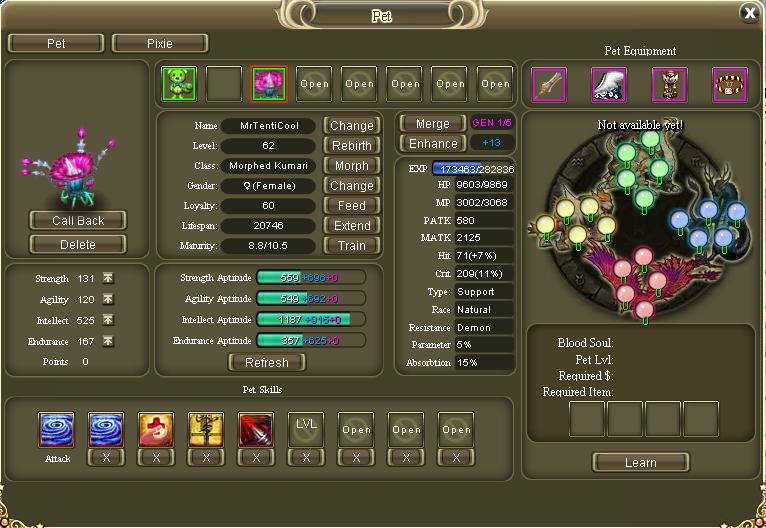Add a point to Intellect

[108, 320]
